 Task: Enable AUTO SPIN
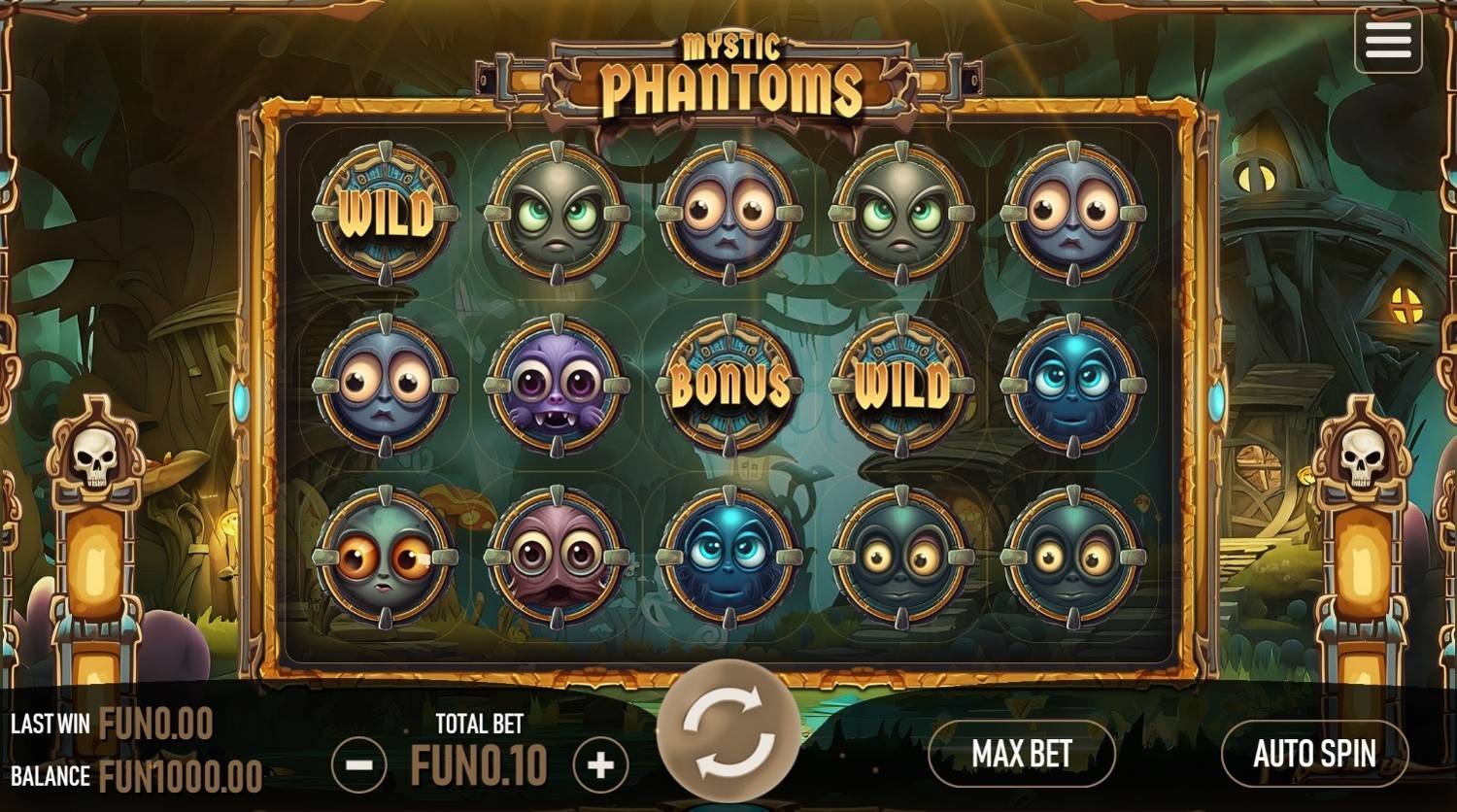1316,755
